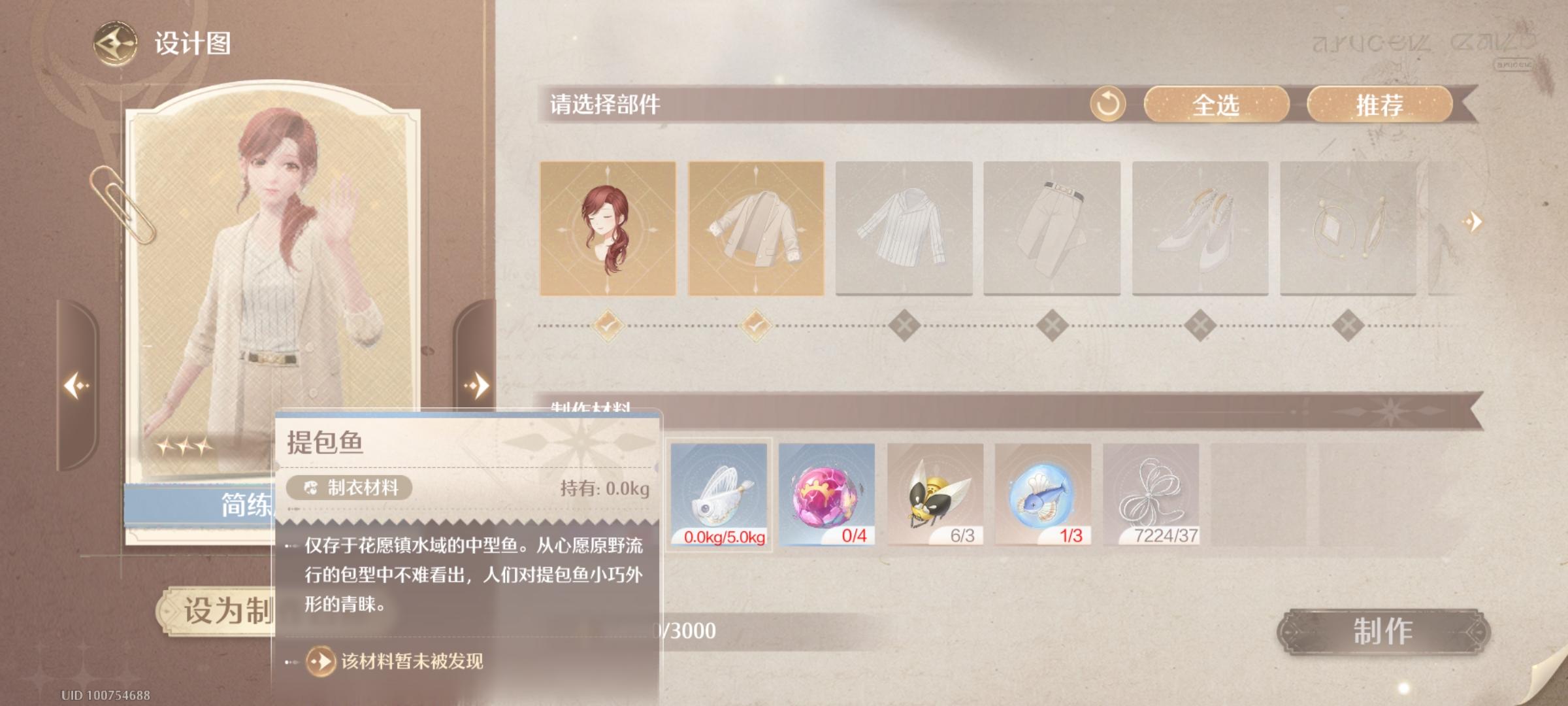Select the 提包鱼 fish material icon
Screen dimensions: 1568x706
719,495
